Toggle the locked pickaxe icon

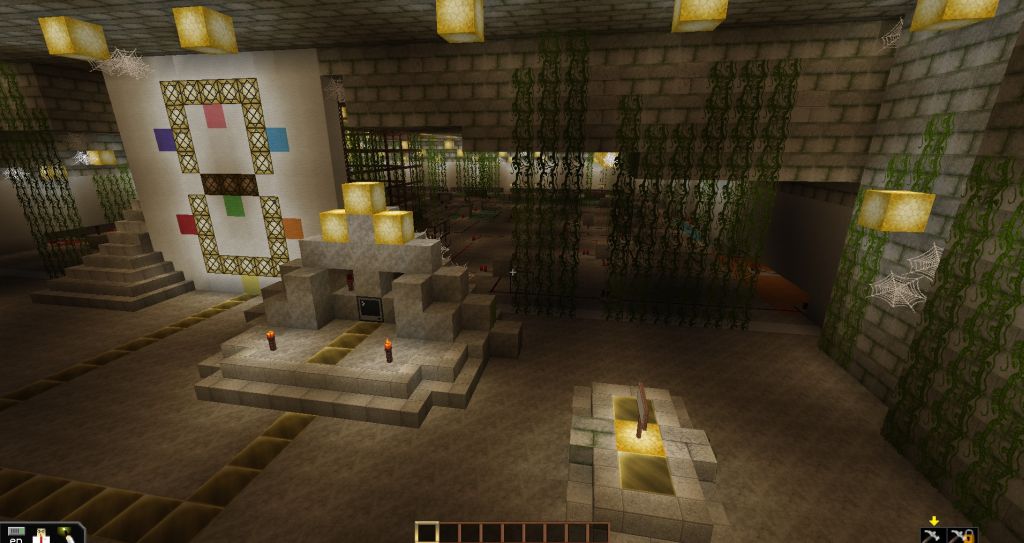click(x=964, y=535)
